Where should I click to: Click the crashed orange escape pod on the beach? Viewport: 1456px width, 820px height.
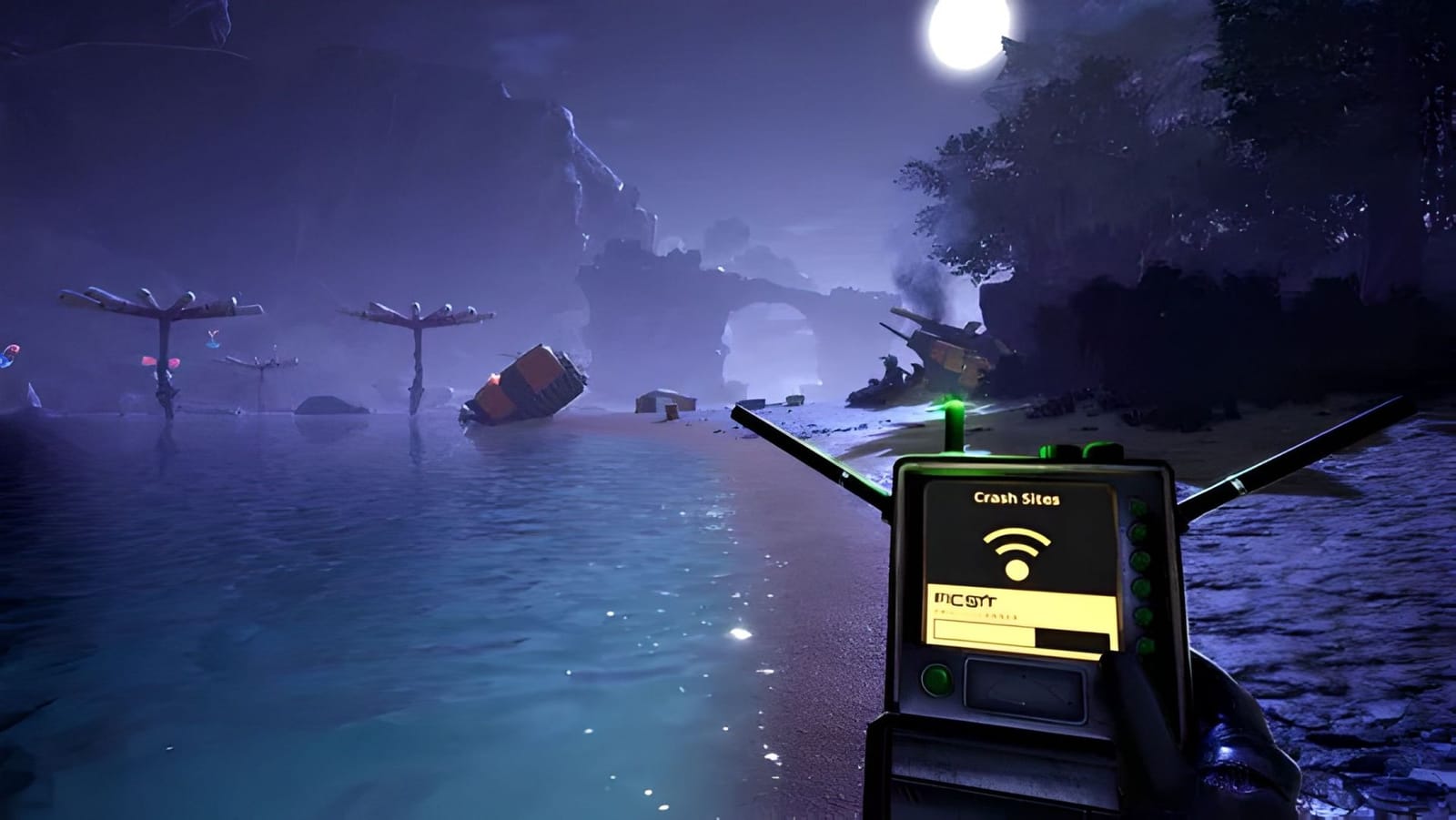click(x=528, y=382)
